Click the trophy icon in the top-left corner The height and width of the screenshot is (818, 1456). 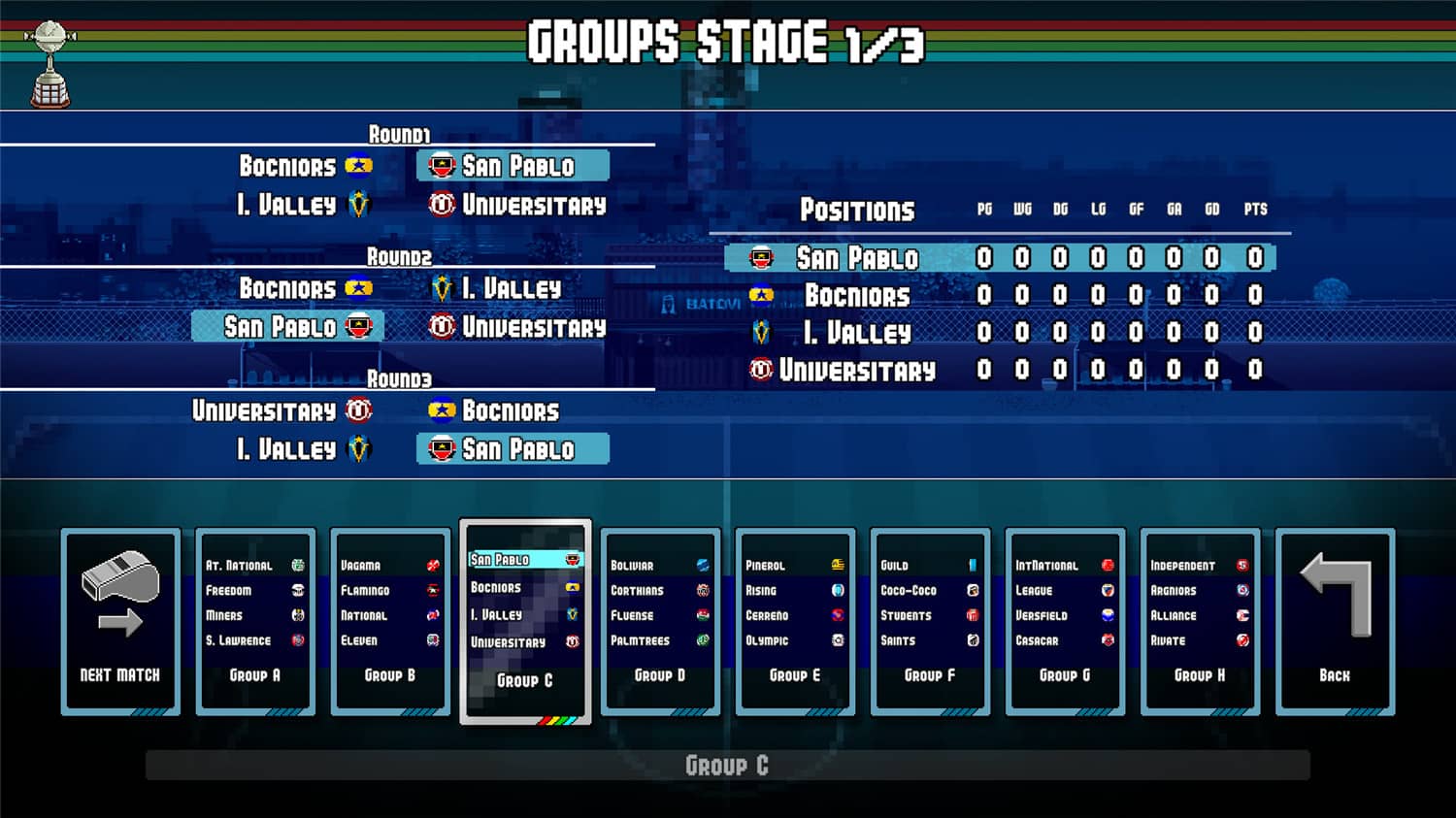(x=50, y=58)
